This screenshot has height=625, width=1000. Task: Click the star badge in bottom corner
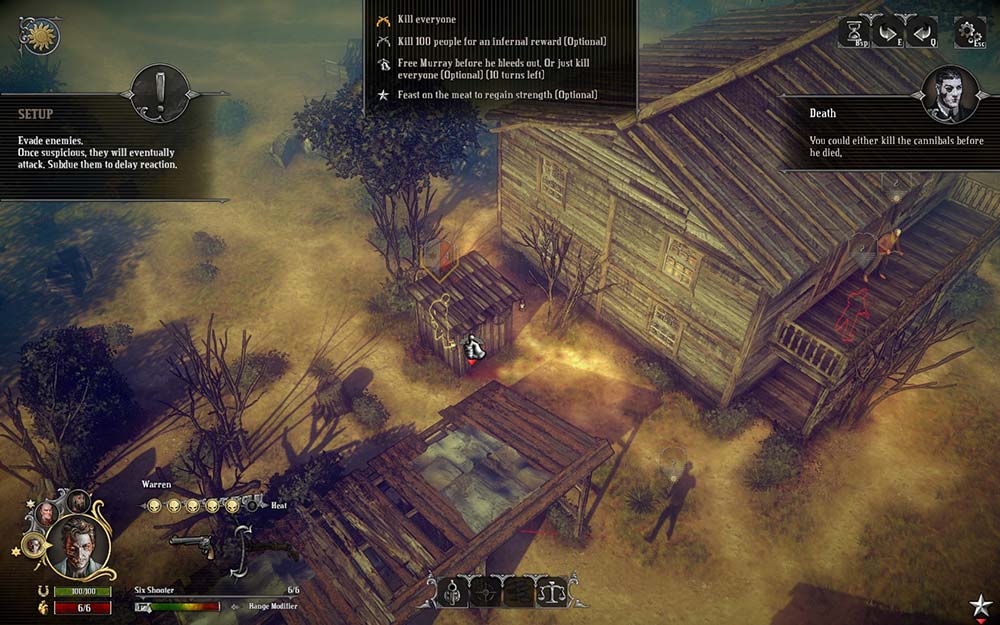(x=980, y=606)
